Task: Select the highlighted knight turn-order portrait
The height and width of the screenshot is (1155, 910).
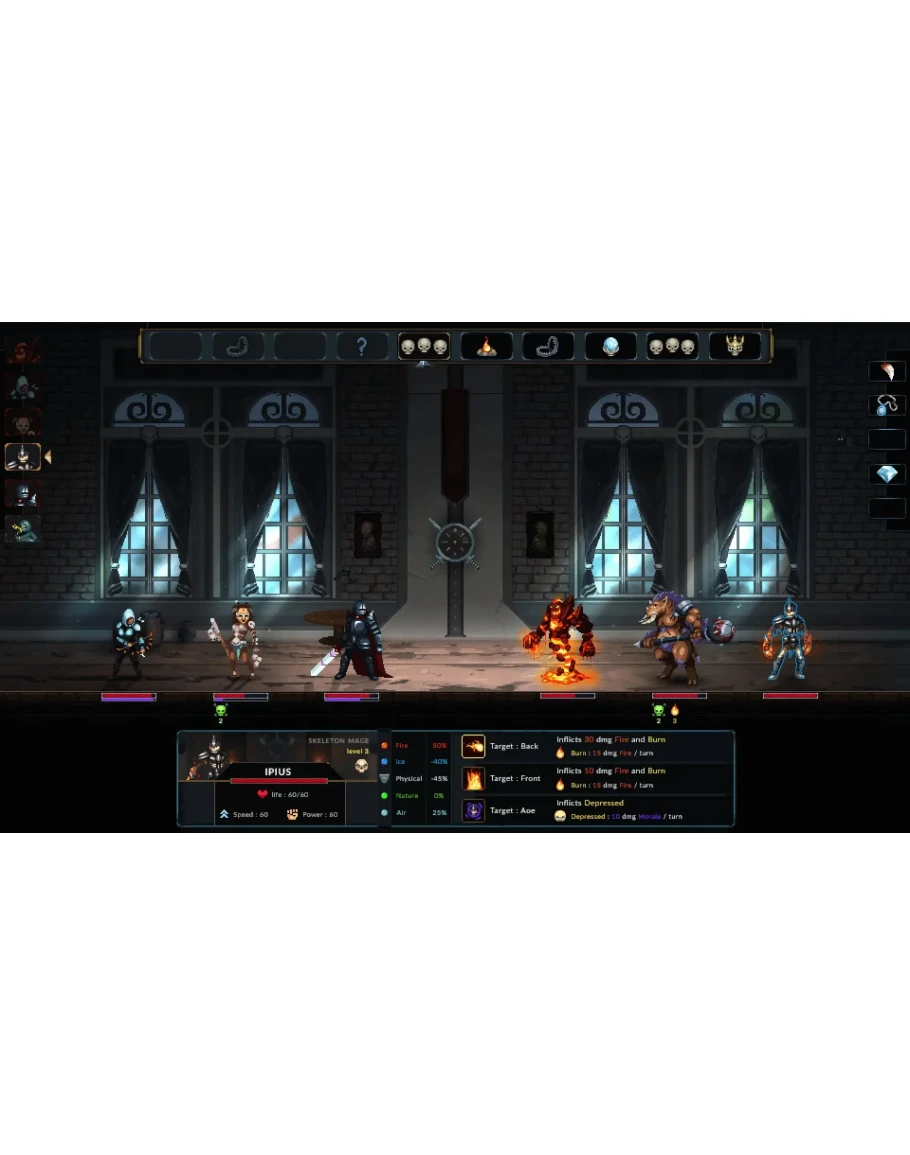Action: click(22, 458)
